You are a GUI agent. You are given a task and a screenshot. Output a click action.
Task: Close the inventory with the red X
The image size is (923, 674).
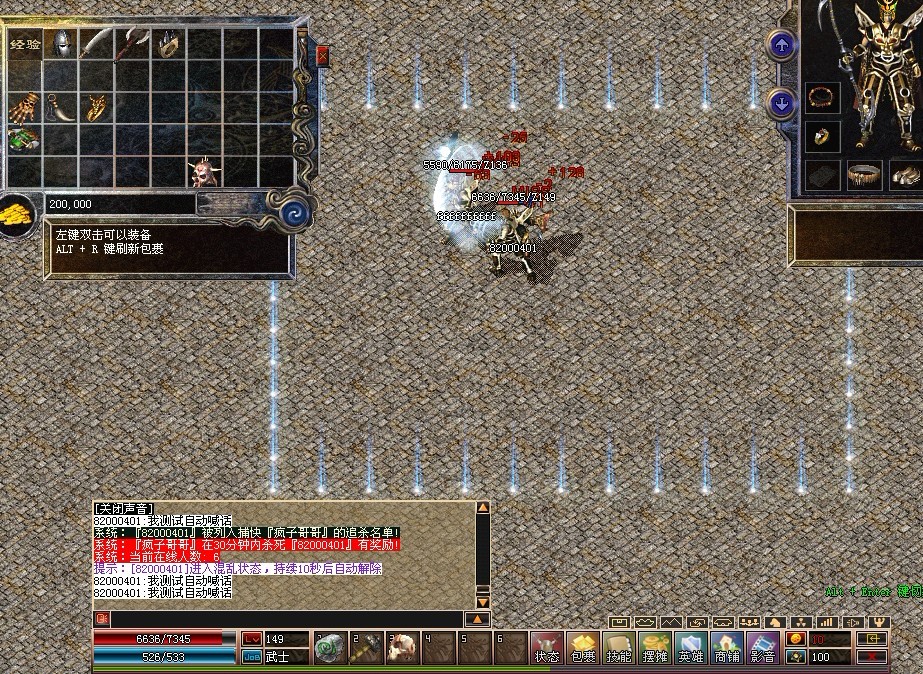pyautogui.click(x=322, y=56)
